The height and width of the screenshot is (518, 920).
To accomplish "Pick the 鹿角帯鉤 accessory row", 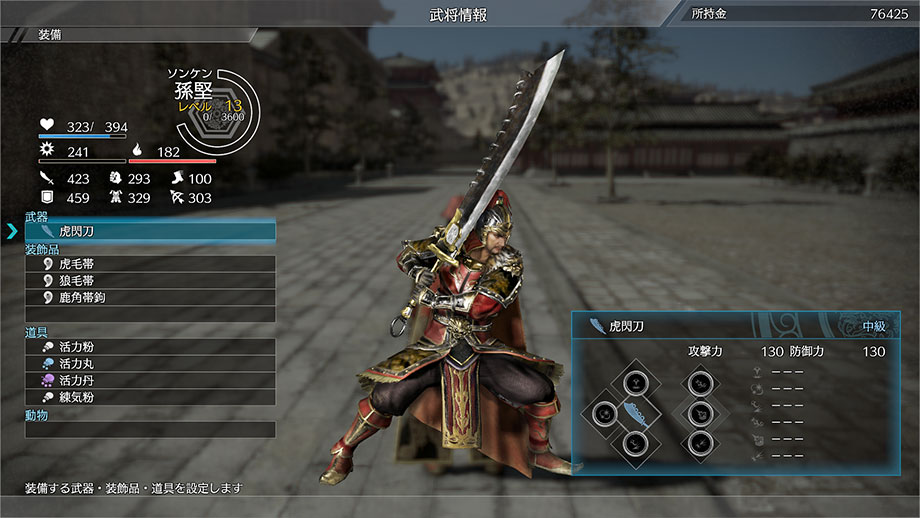I will tap(150, 298).
